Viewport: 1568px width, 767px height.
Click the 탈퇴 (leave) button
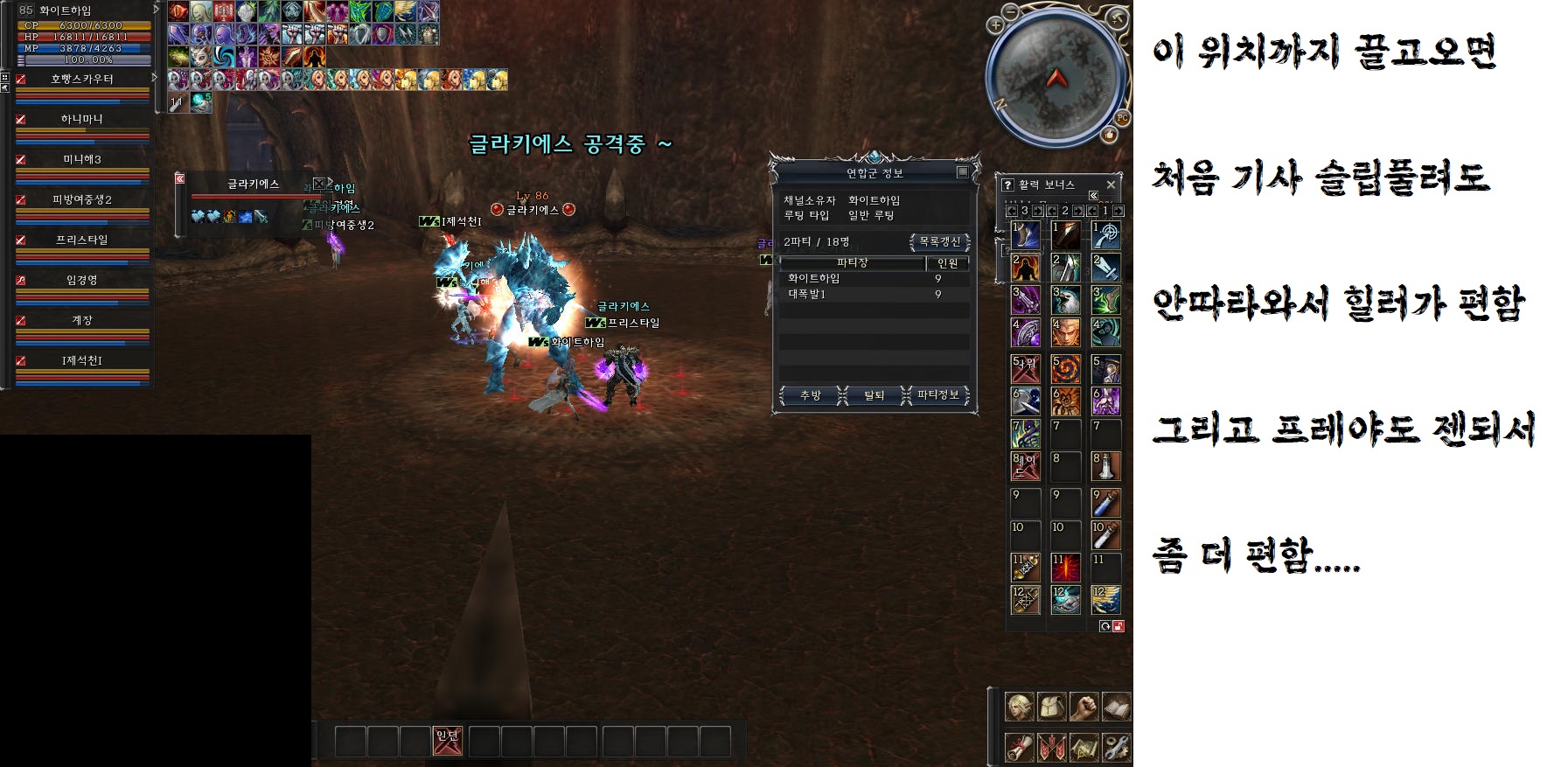pos(875,396)
